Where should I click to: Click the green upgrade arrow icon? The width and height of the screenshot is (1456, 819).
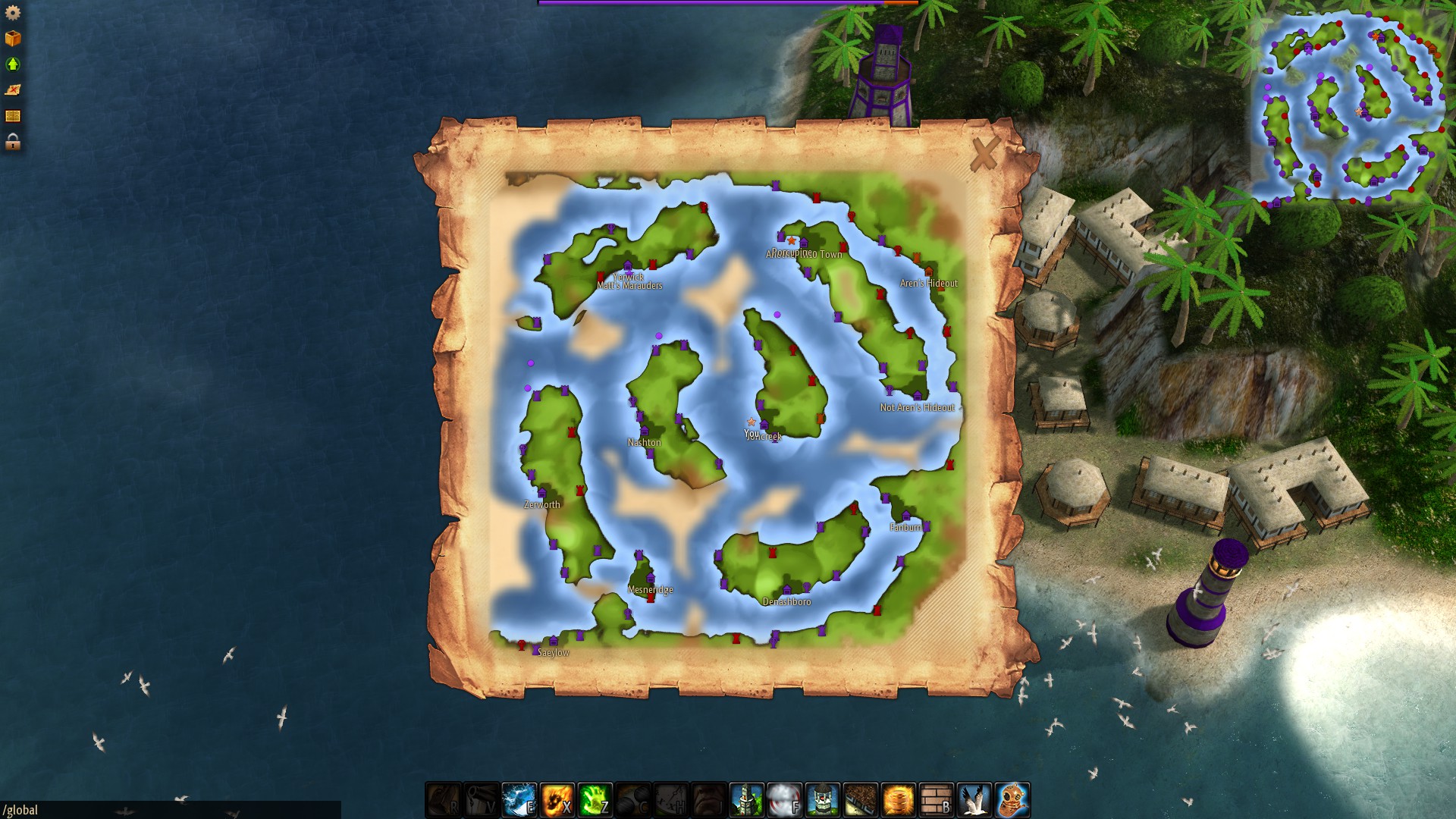tap(13, 62)
